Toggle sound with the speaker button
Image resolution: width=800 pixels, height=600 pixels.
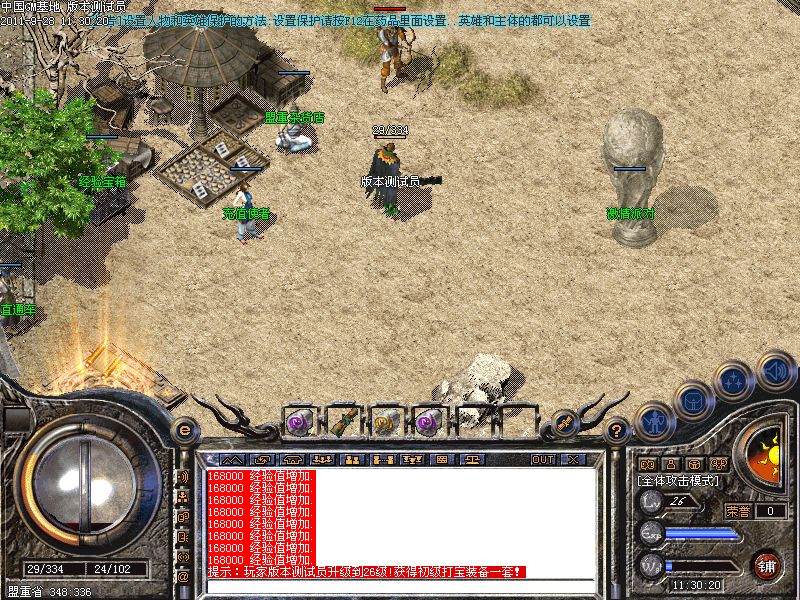coord(775,371)
